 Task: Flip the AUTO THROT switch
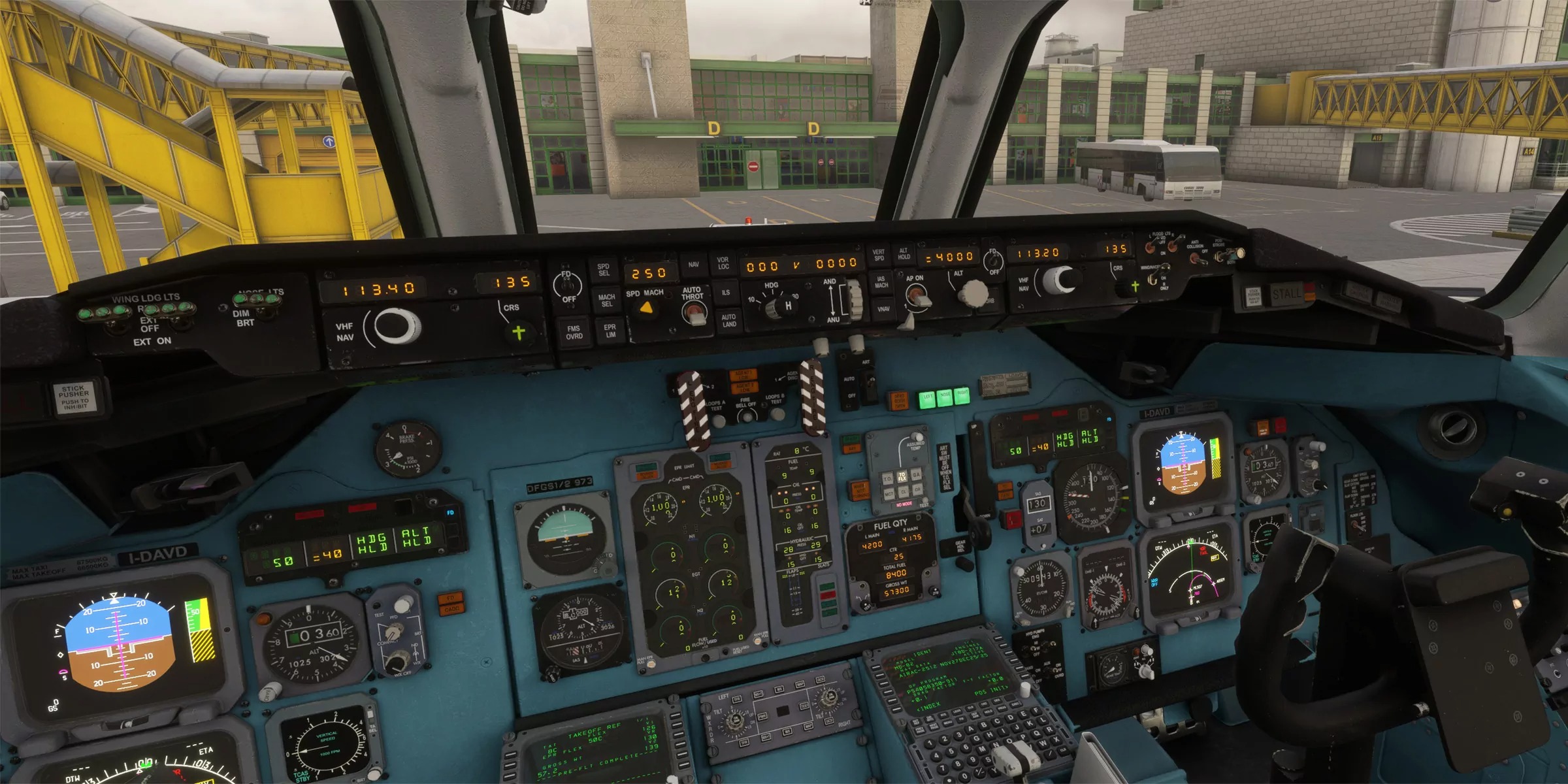[x=695, y=316]
